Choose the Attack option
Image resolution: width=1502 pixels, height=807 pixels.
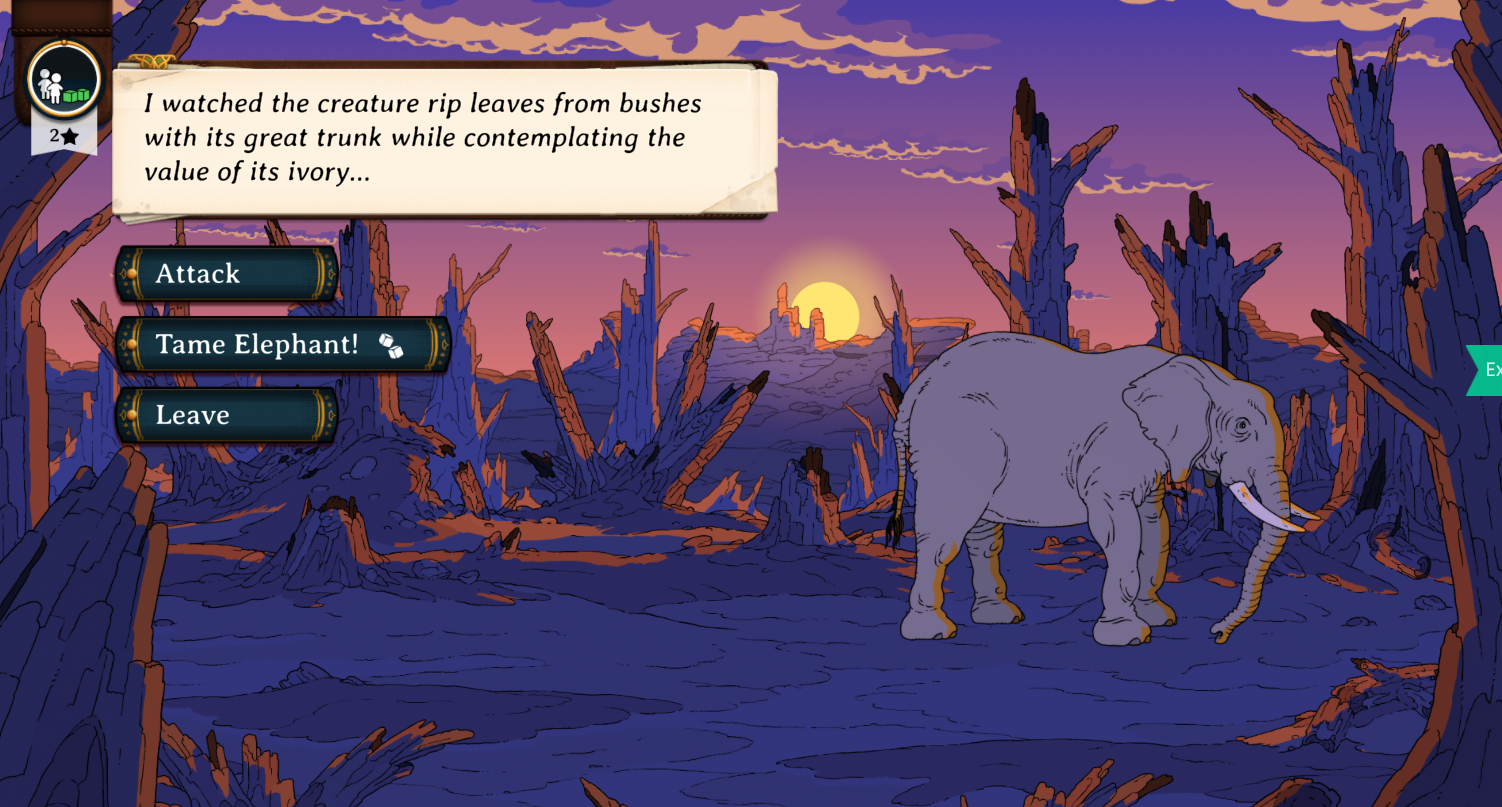(227, 274)
